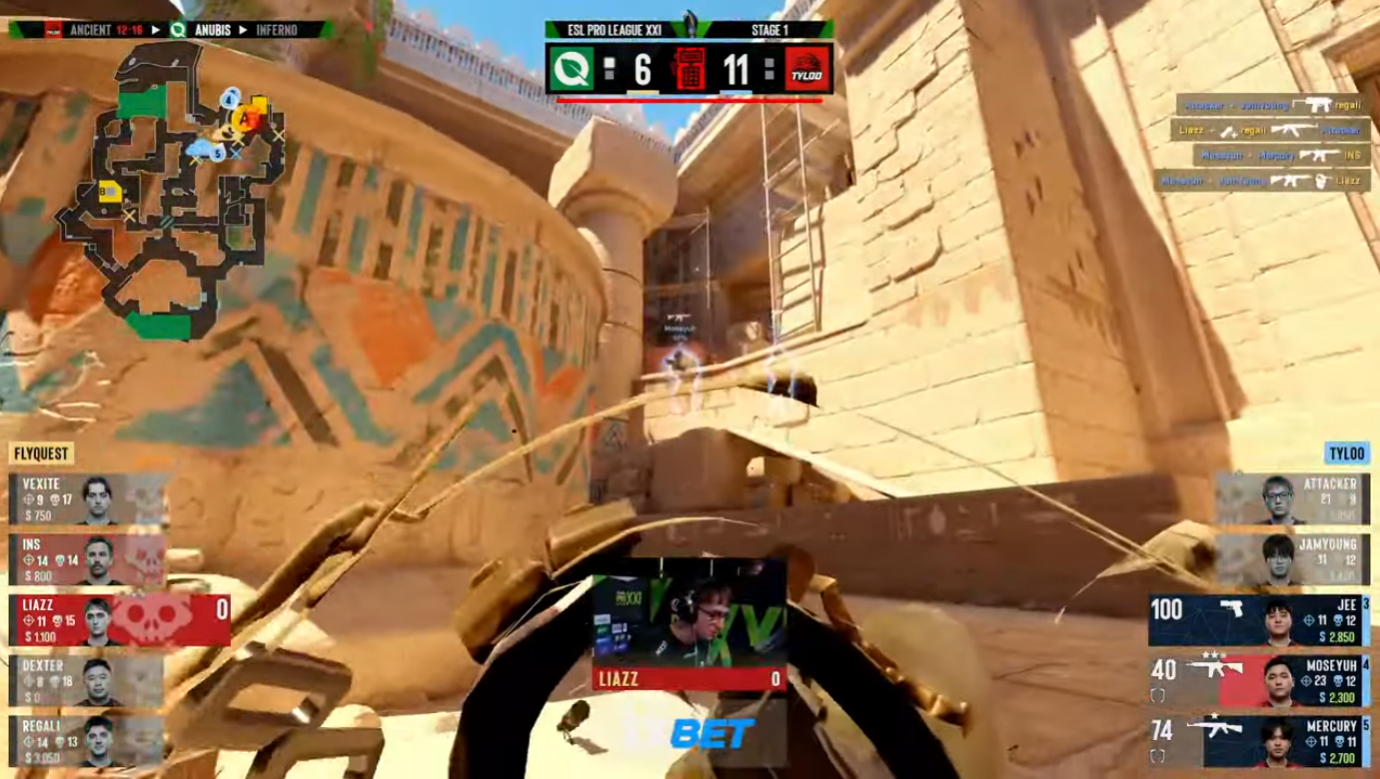Select Jamyoung in the TYLOO roster
The height and width of the screenshot is (779, 1380).
point(1292,559)
